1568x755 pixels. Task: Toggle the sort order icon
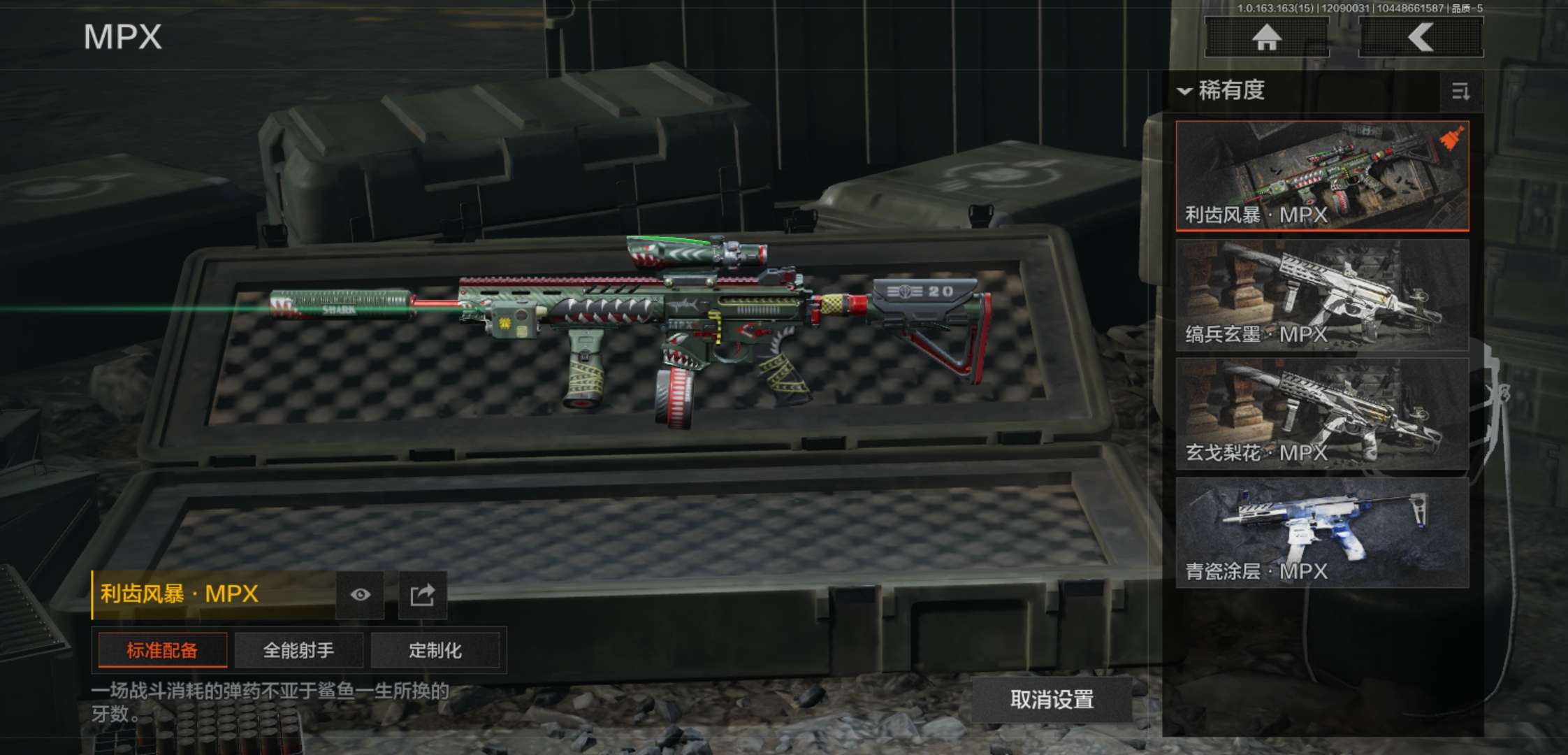coord(1460,92)
